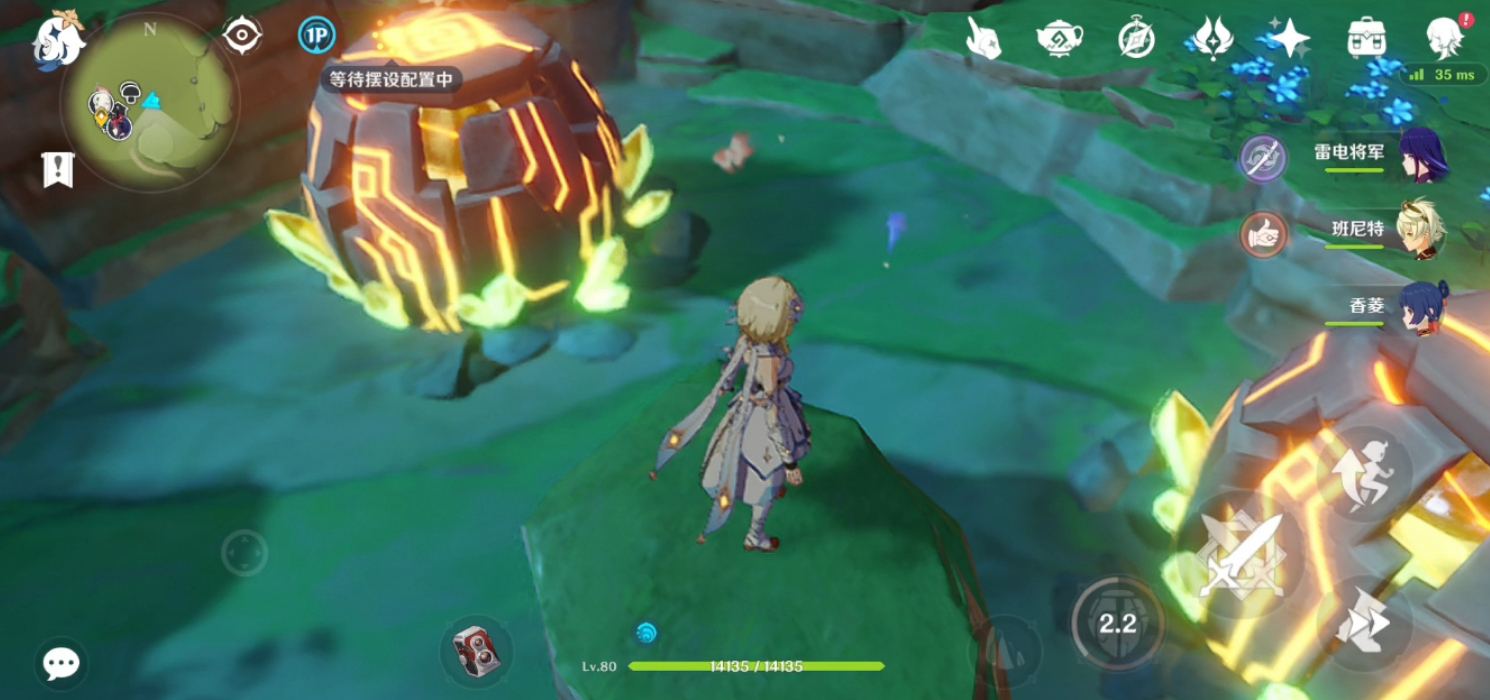Open the chat speech bubble

pos(61,663)
